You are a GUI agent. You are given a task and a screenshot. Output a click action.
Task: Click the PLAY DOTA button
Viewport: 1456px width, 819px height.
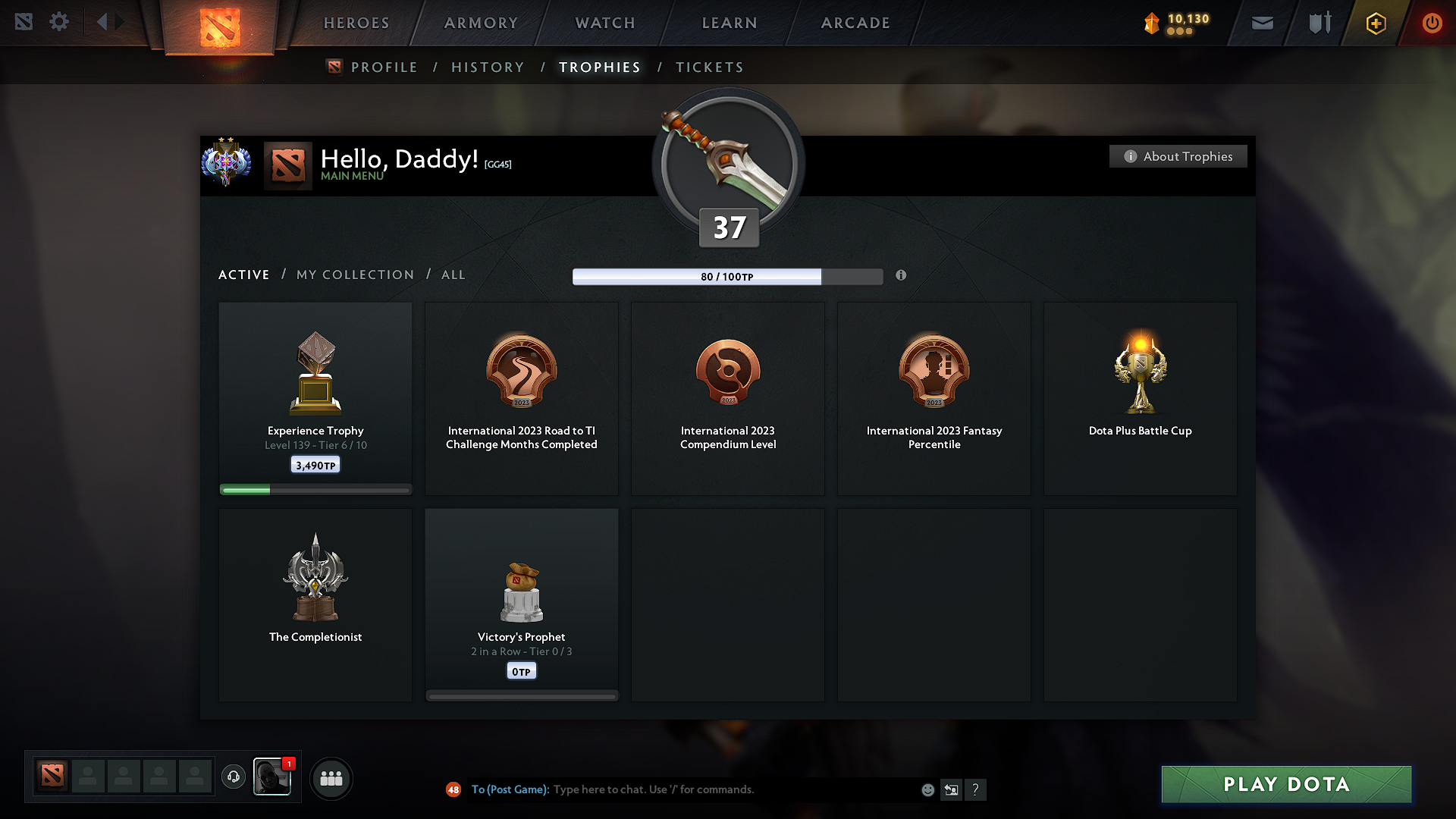click(x=1286, y=784)
